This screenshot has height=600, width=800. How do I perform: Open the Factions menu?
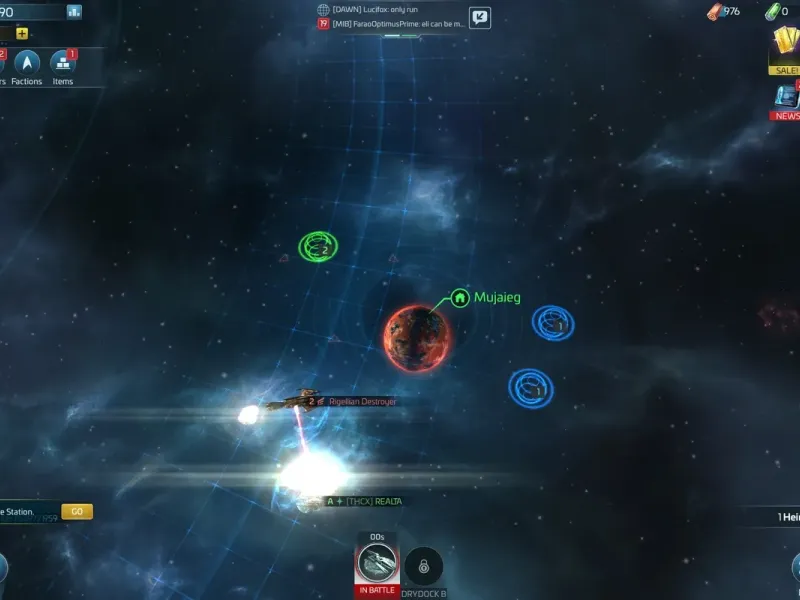26,66
